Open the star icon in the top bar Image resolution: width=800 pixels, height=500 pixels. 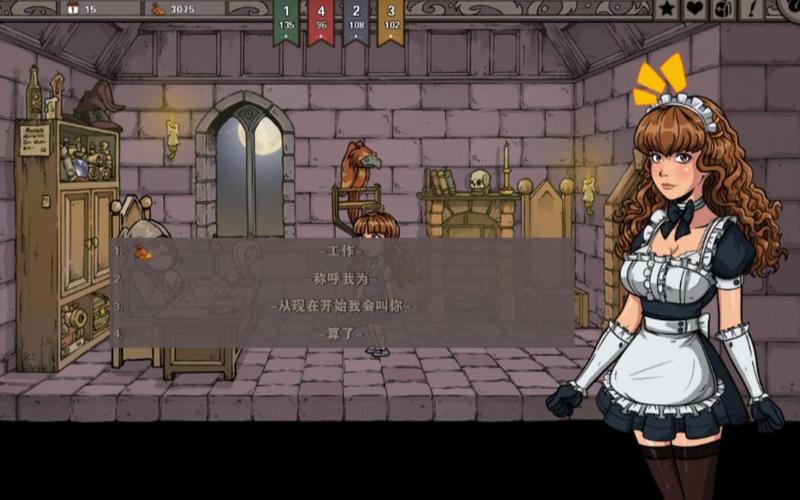(666, 10)
